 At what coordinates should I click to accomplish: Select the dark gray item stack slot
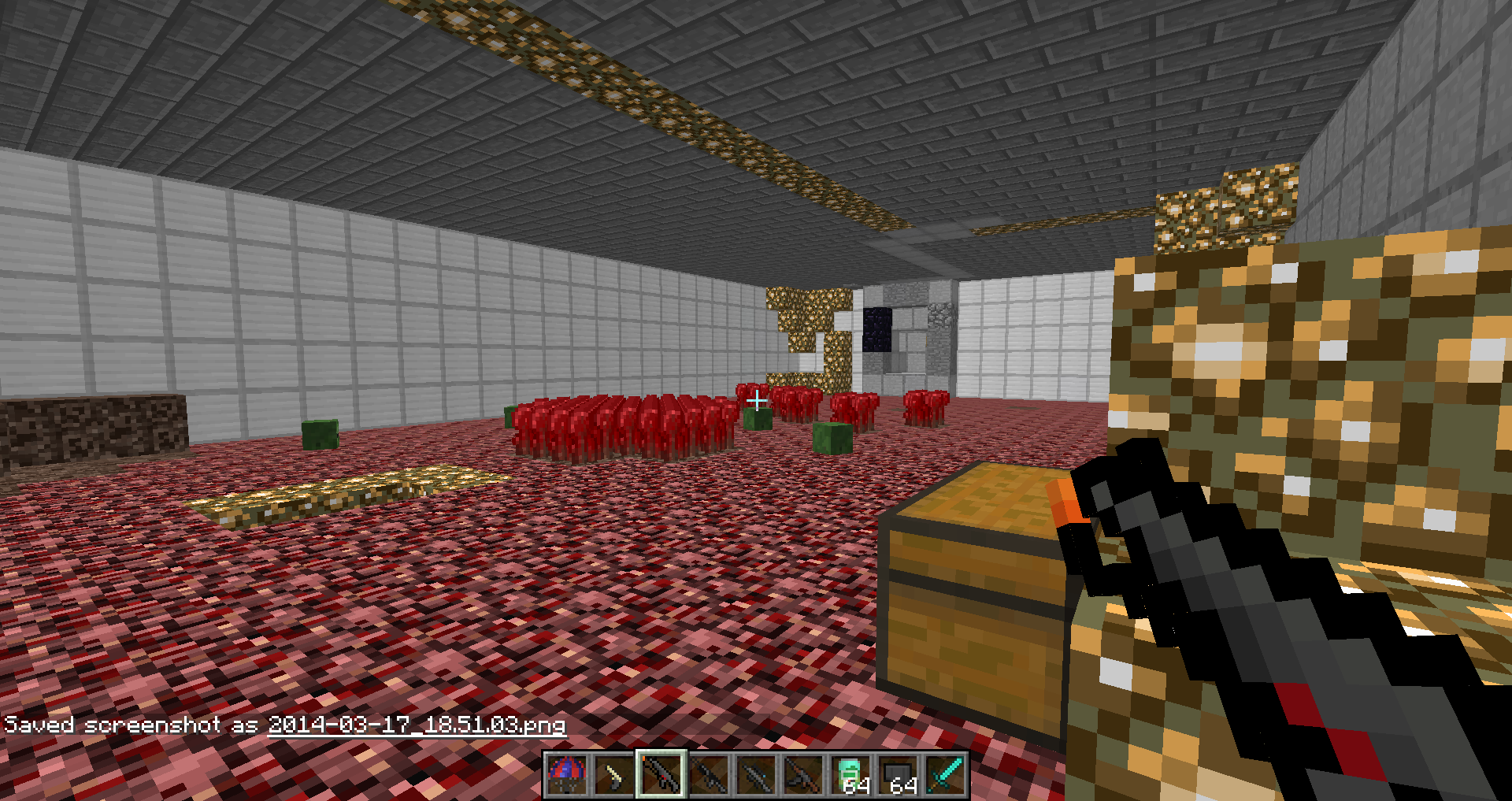click(x=898, y=775)
